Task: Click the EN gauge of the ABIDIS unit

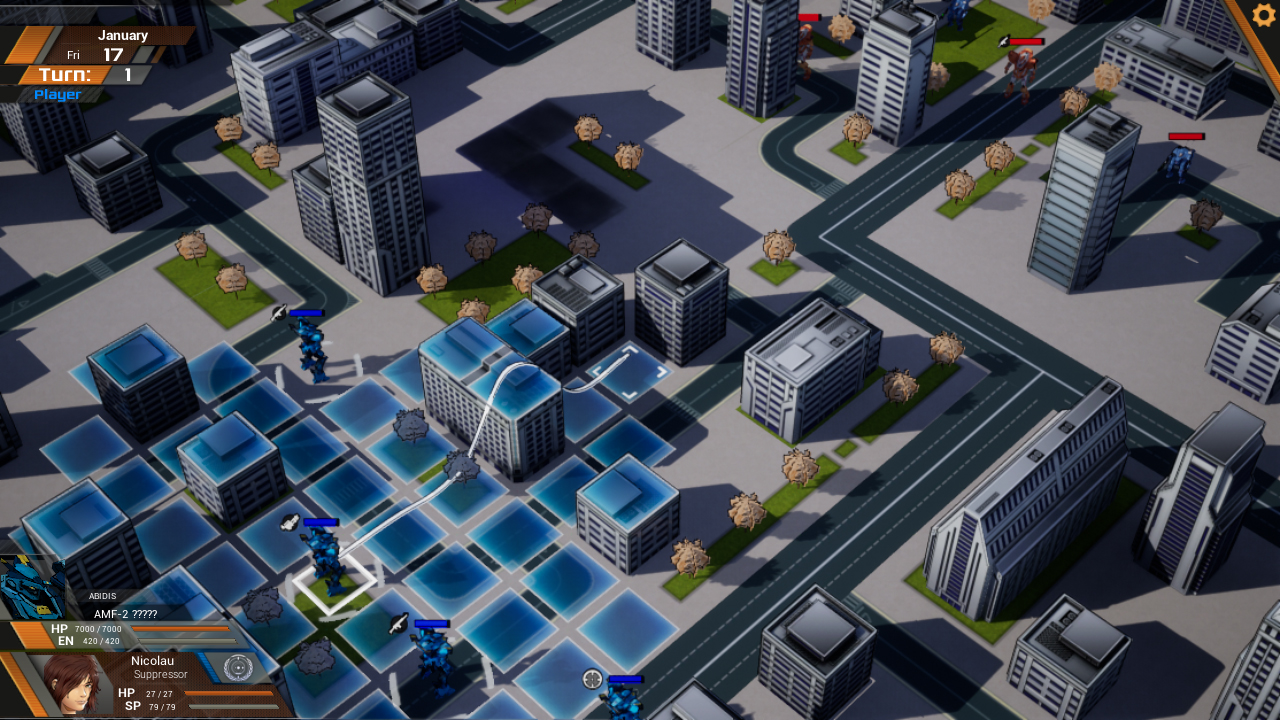Action: pos(188,641)
